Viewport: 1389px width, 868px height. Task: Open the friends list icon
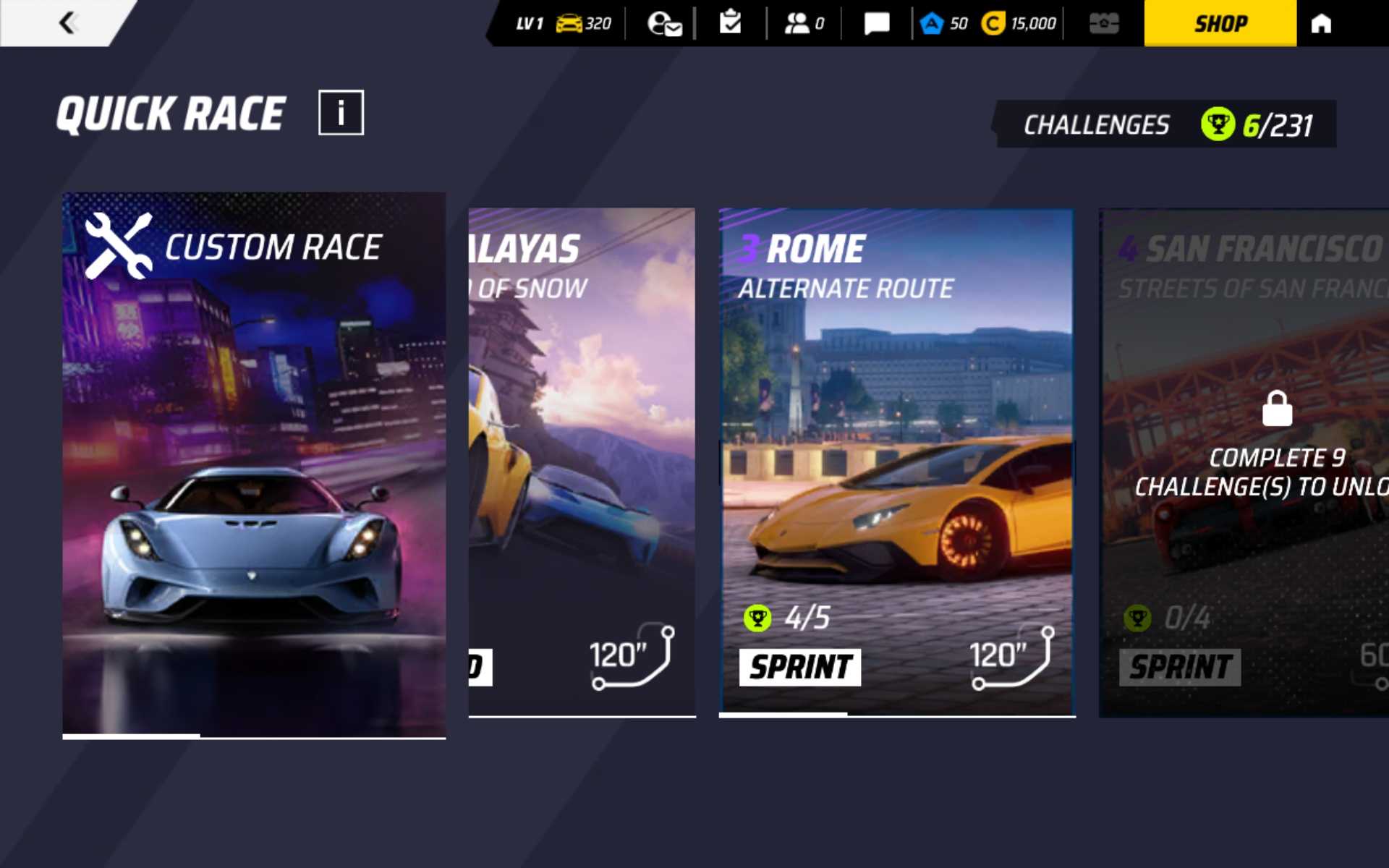tap(804, 23)
